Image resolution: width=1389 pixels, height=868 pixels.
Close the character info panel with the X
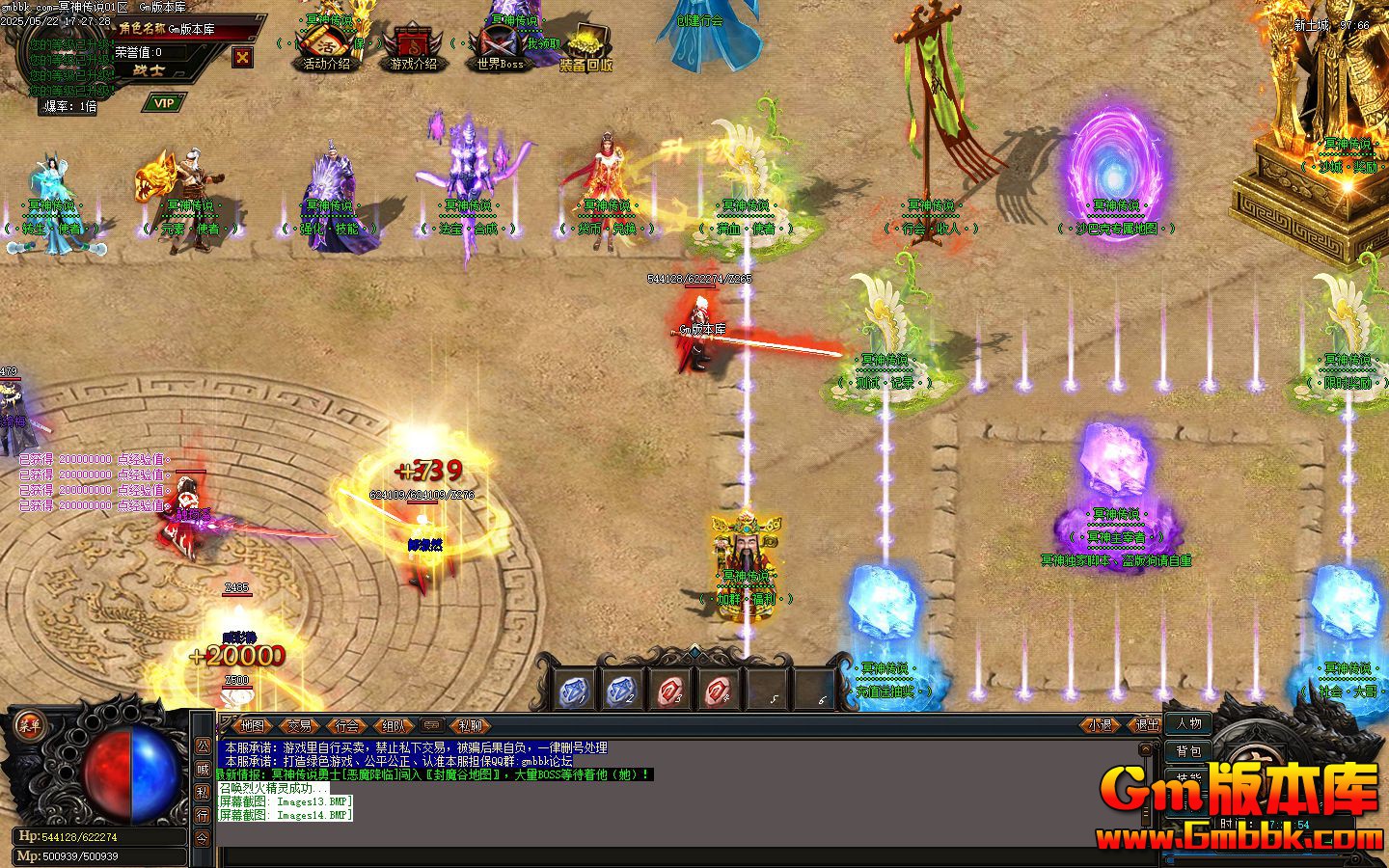click(242, 57)
